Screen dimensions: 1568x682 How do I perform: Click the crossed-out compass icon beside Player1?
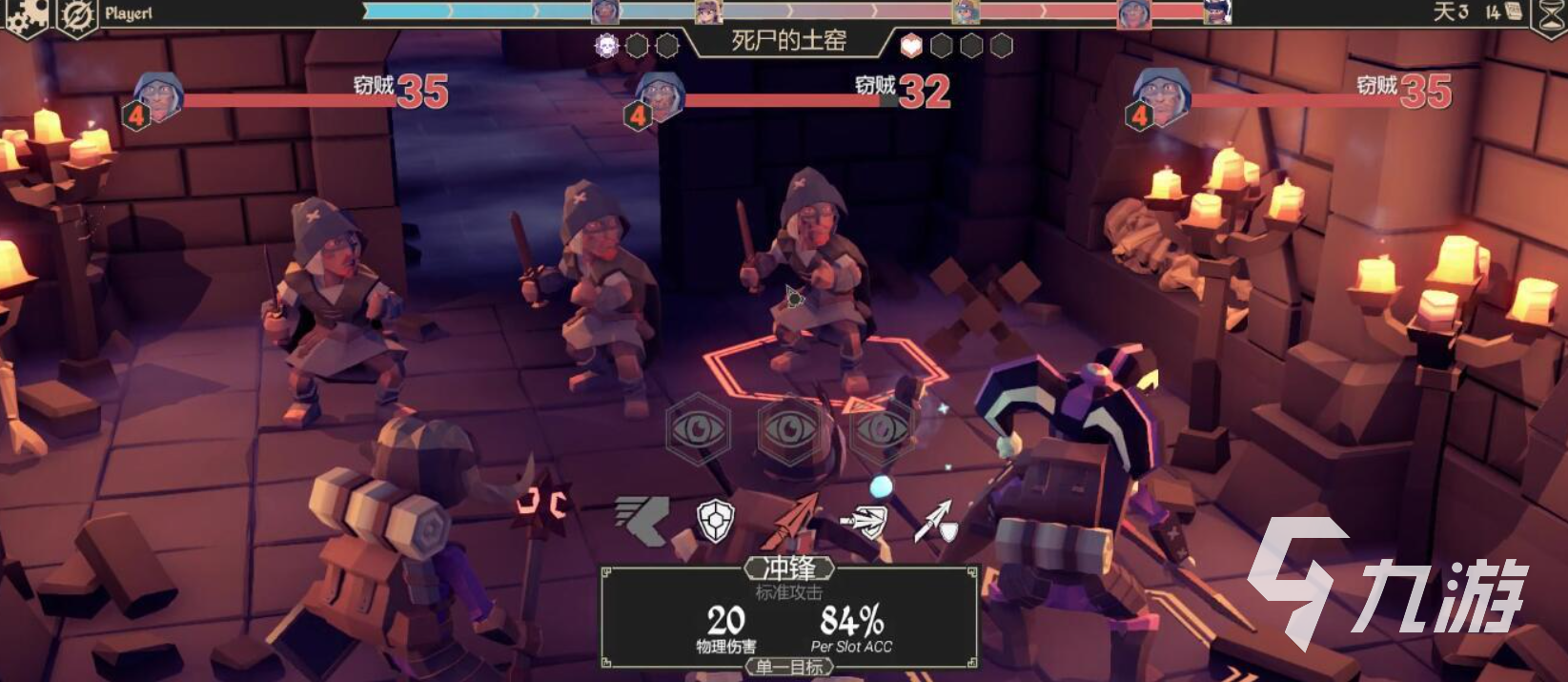[76, 15]
